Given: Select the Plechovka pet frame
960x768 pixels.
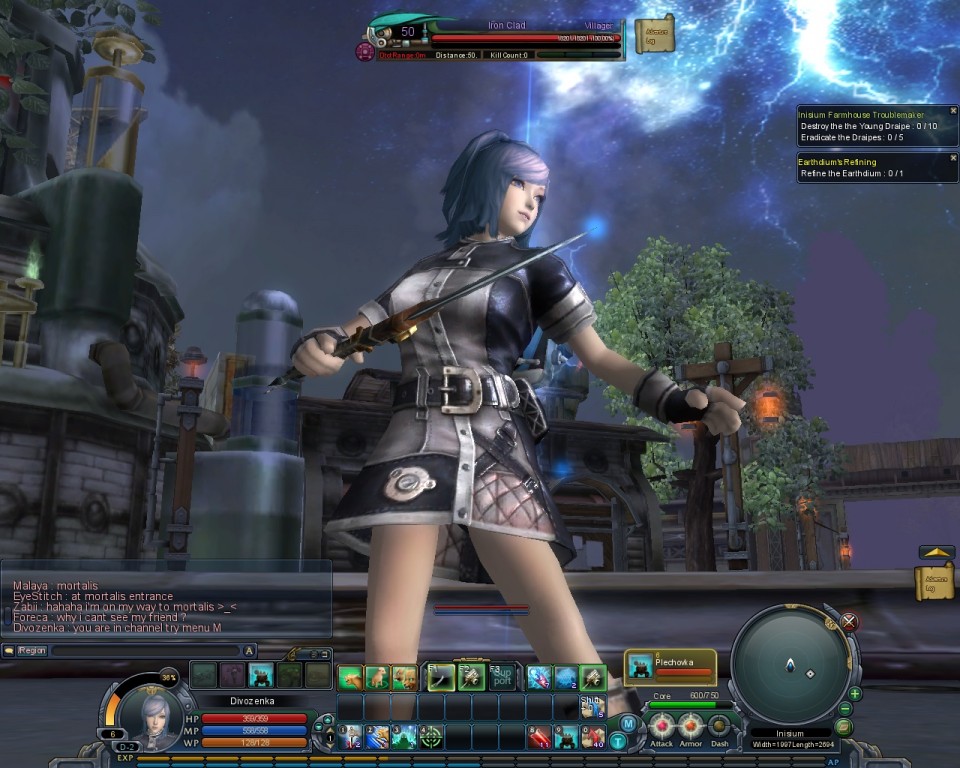Looking at the screenshot, I should (x=670, y=666).
